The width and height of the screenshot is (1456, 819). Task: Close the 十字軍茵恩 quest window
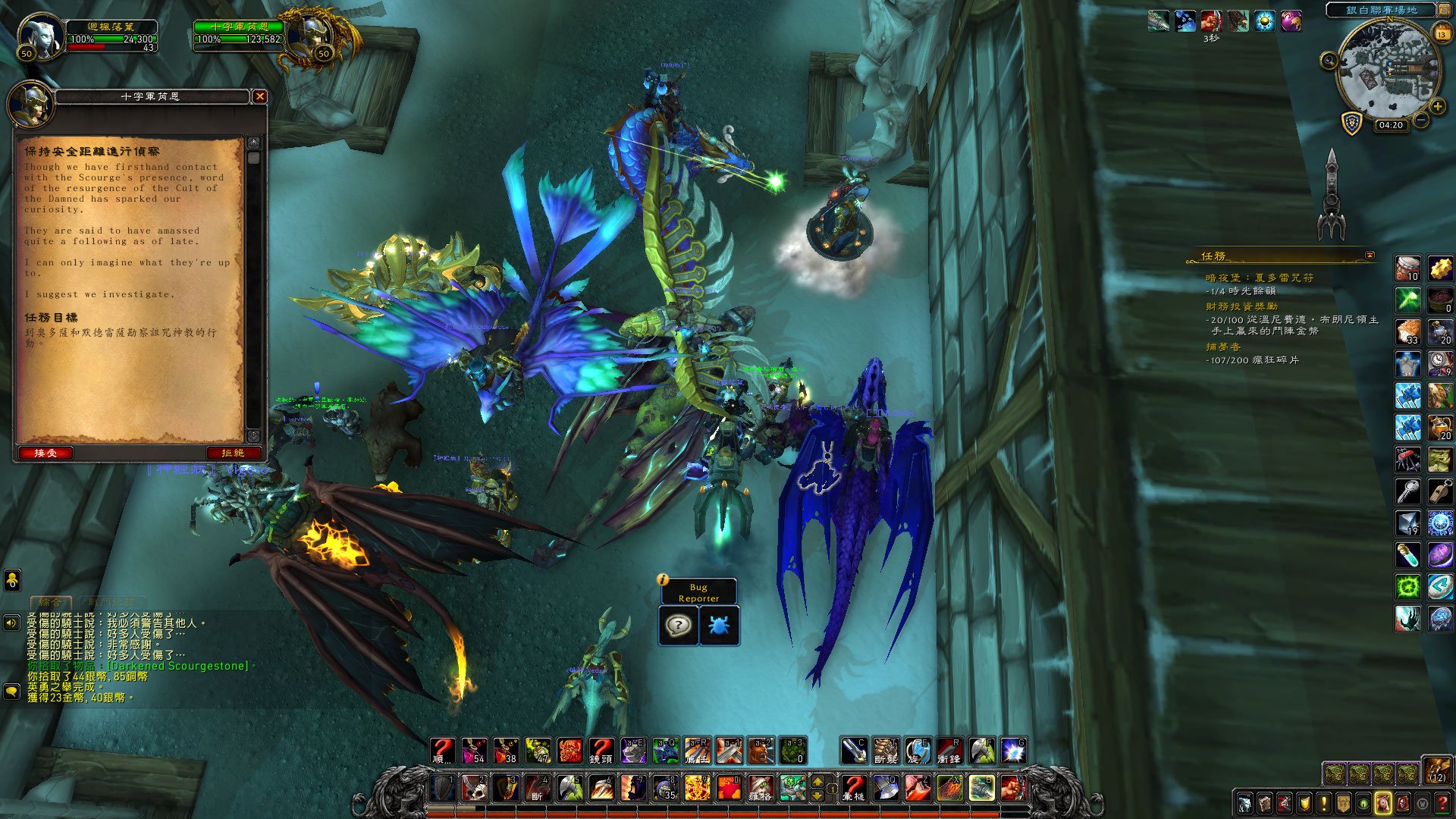[259, 96]
